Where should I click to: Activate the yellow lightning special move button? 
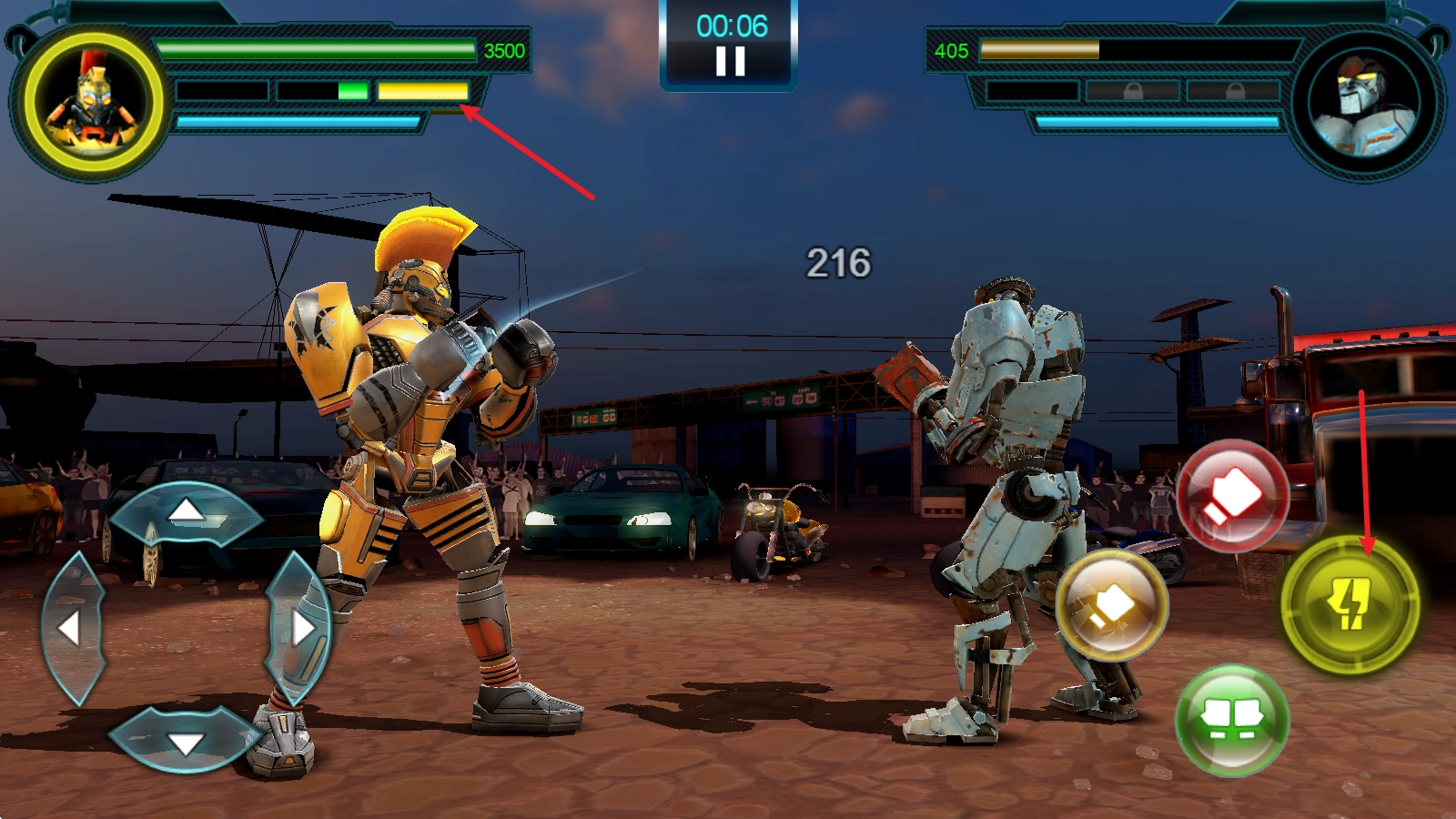(x=1350, y=603)
